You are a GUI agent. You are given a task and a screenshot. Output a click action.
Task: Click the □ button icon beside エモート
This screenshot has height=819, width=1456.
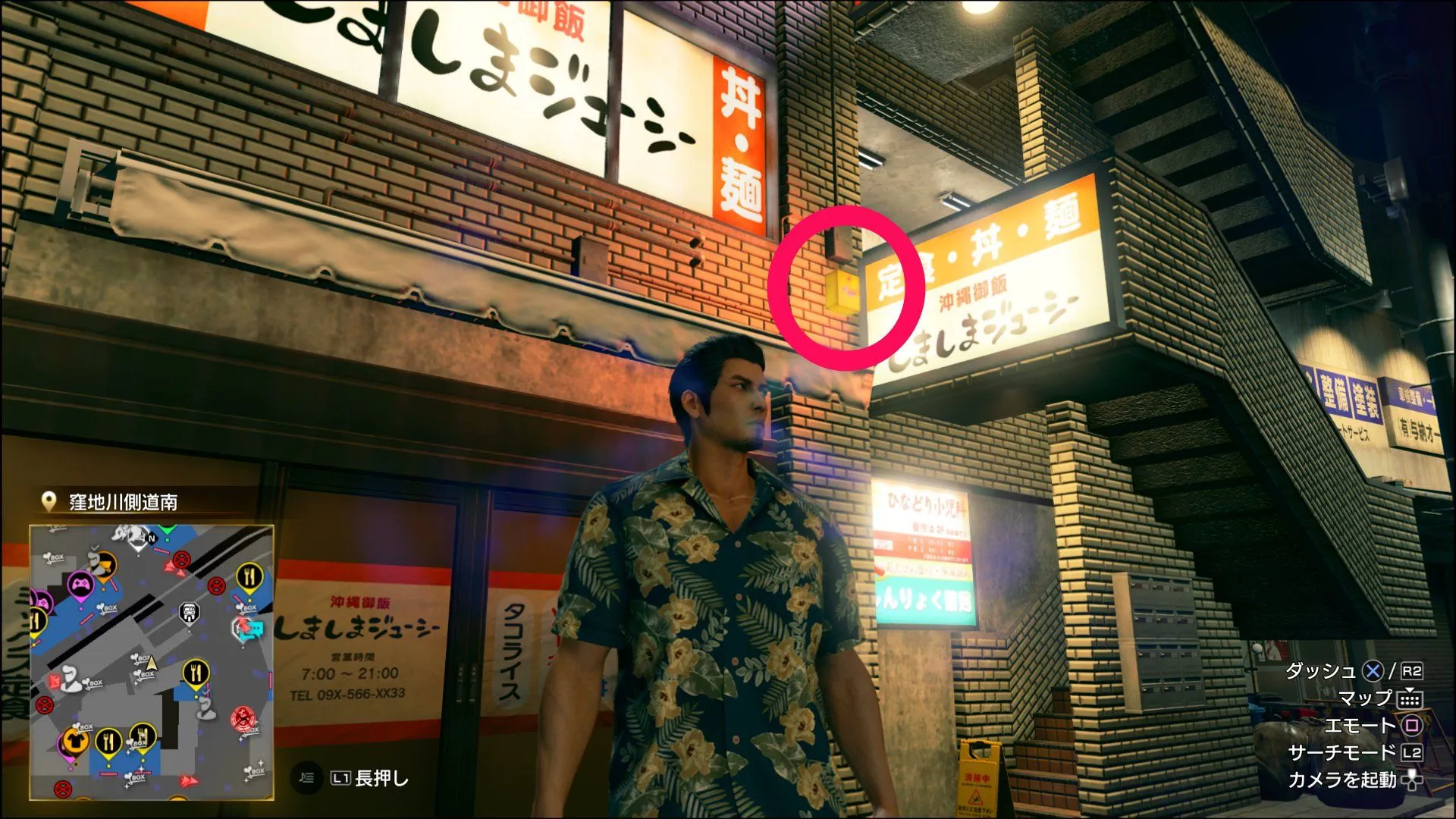click(1413, 726)
